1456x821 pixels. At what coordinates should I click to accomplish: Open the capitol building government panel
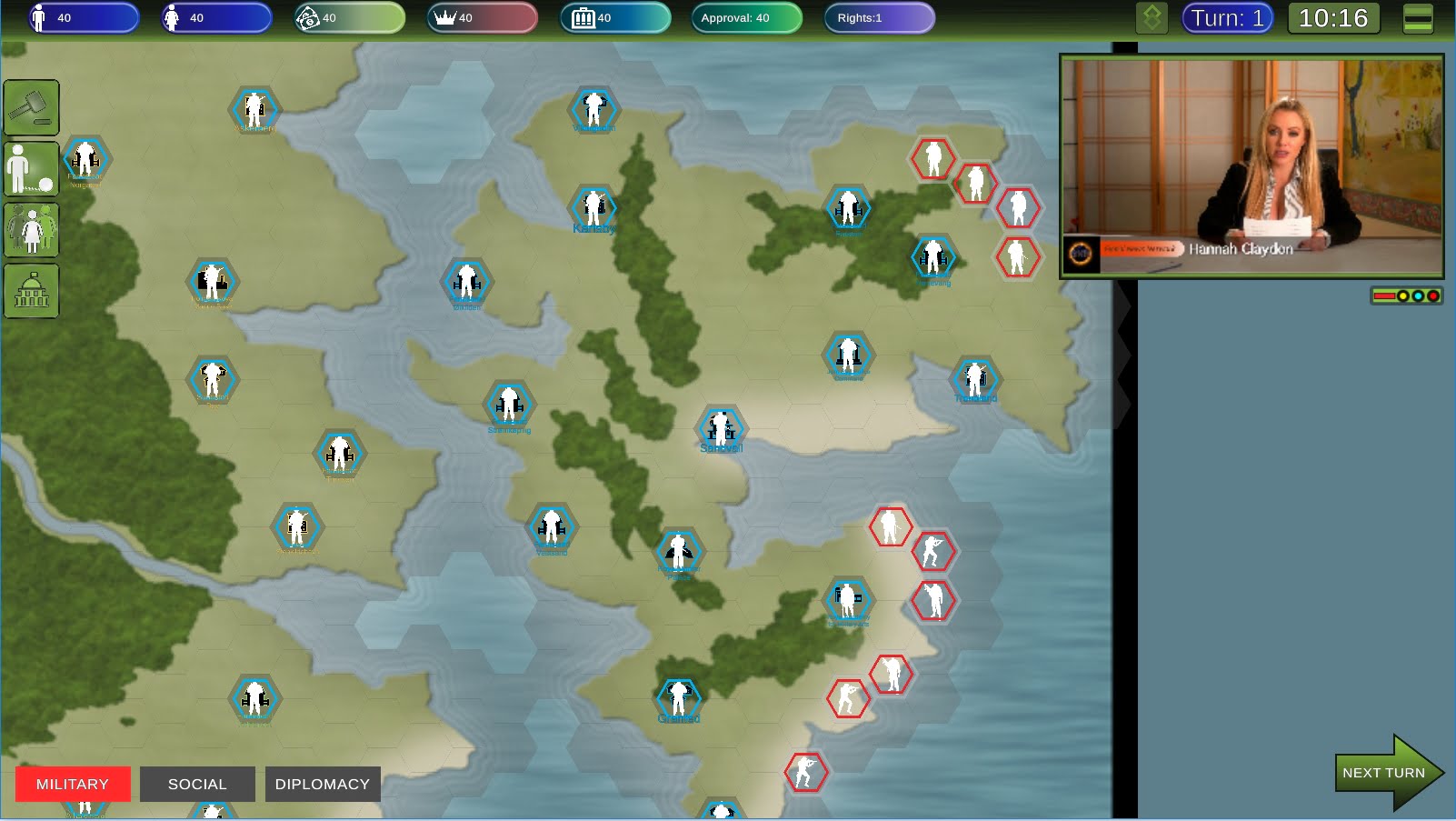tap(32, 291)
